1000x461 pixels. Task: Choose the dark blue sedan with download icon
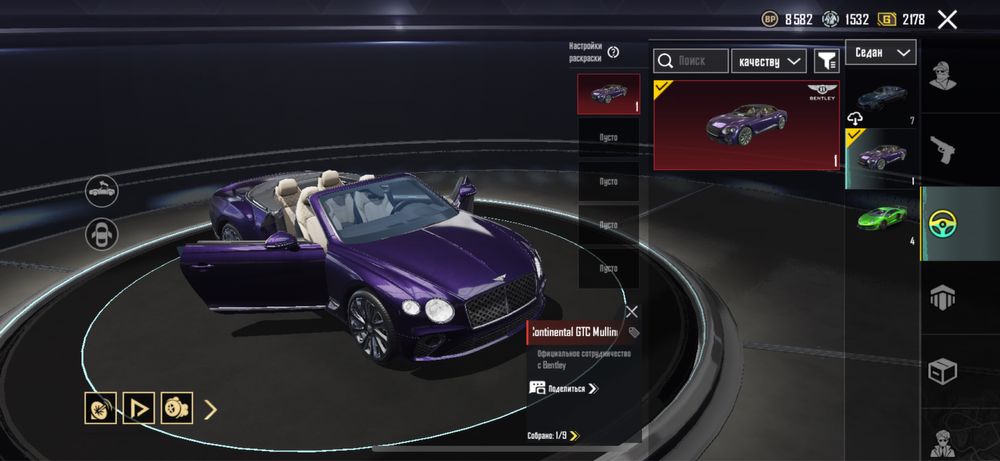[881, 100]
